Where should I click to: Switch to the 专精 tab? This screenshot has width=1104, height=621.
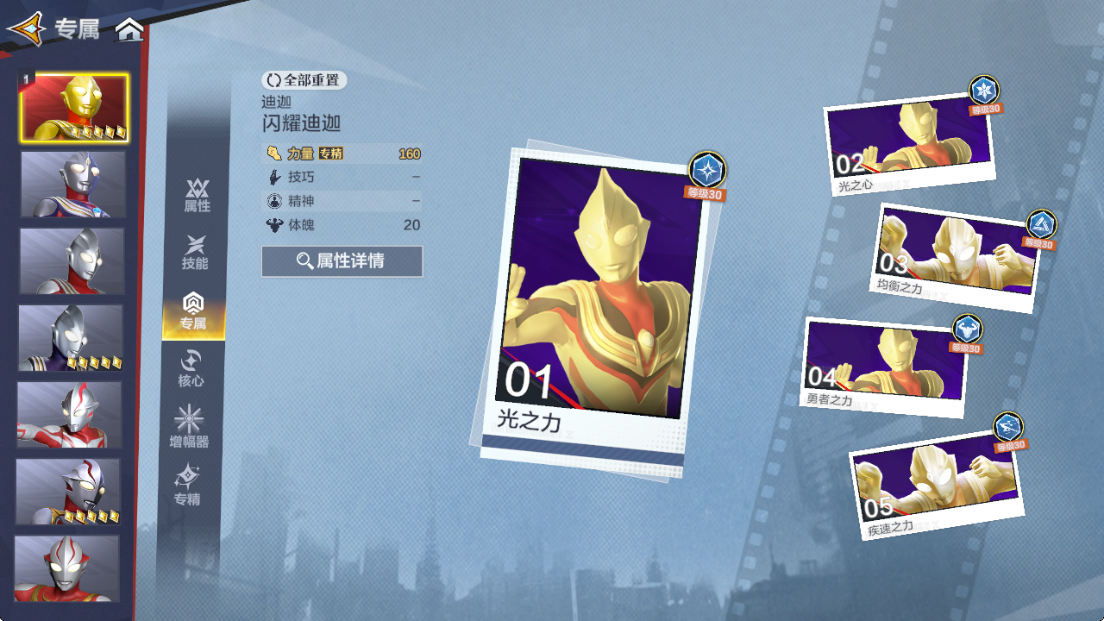click(187, 485)
